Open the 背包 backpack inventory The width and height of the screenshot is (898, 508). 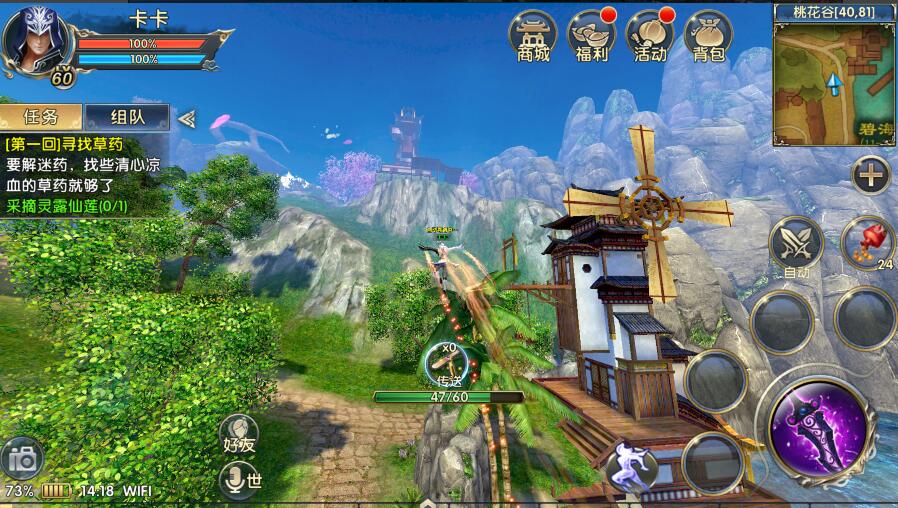pos(708,37)
